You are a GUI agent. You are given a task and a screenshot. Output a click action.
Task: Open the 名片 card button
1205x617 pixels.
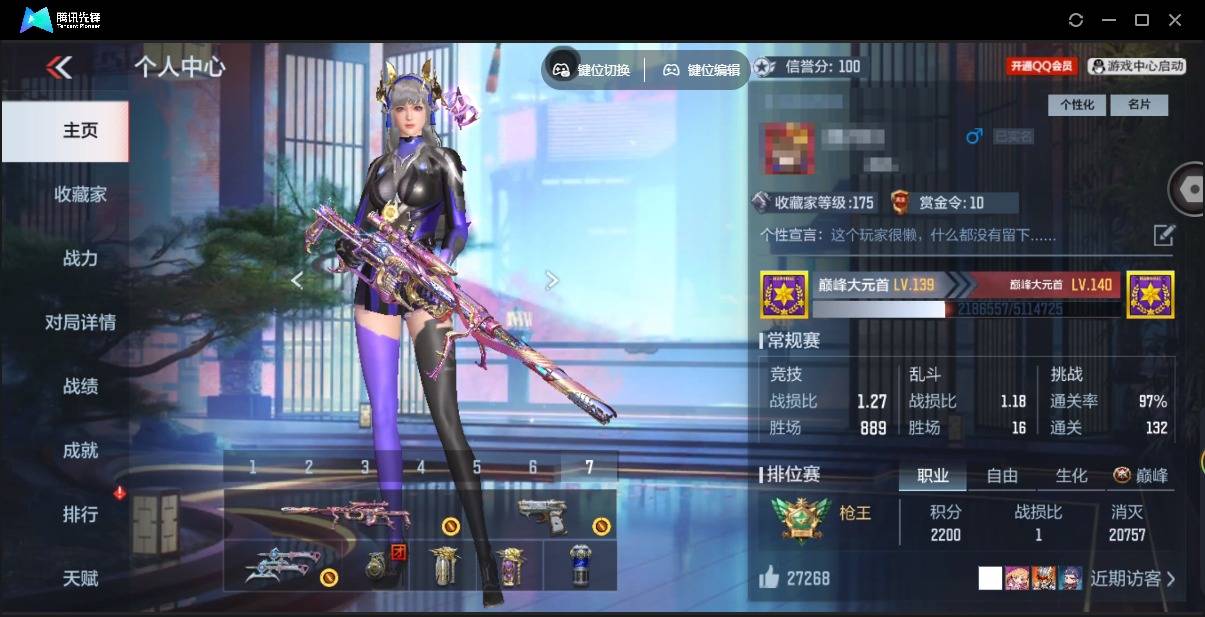1139,104
